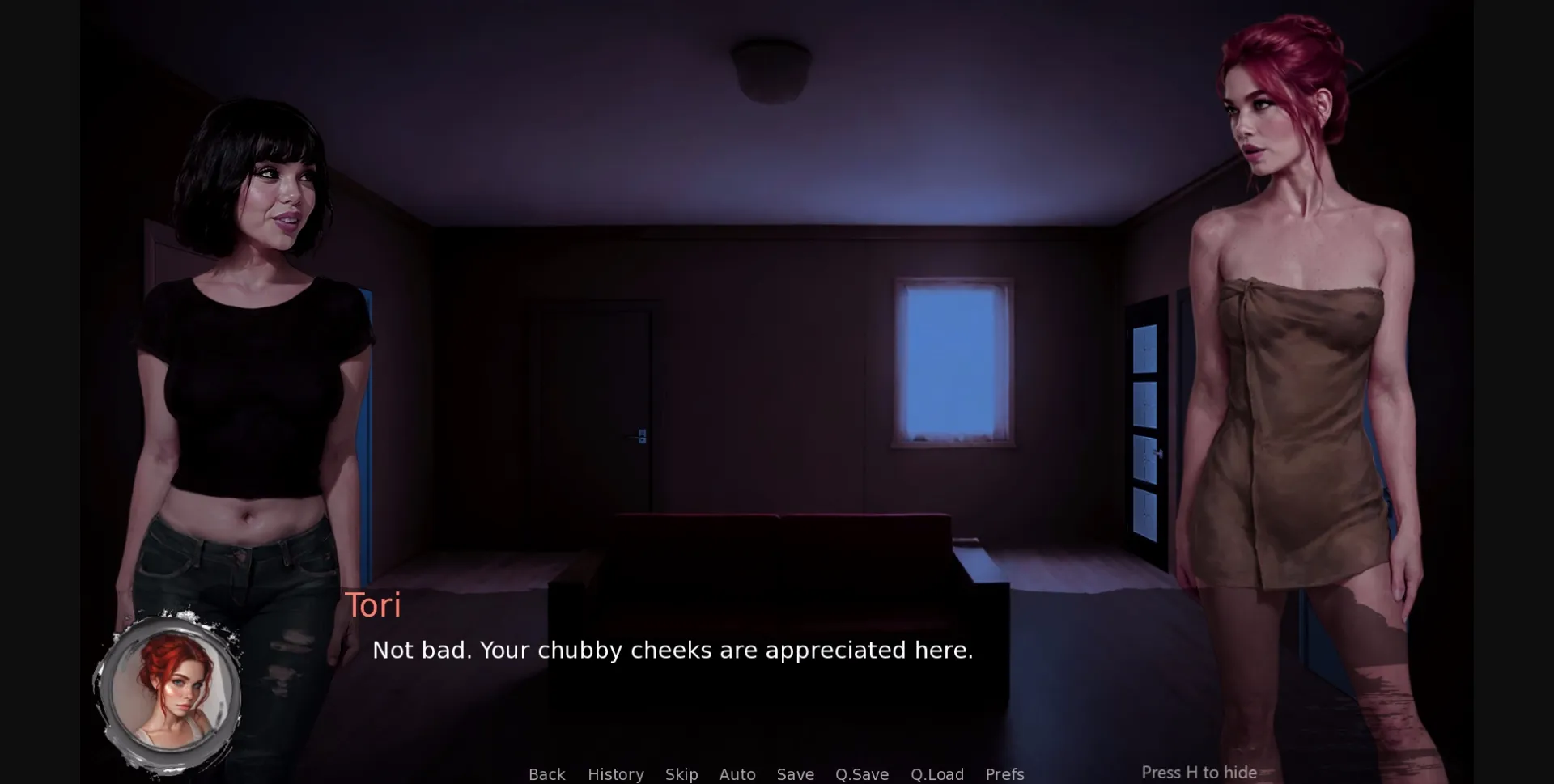Click the red-haired character in the towel
Viewport: 1554px width, 784px height.
tap(1295, 364)
